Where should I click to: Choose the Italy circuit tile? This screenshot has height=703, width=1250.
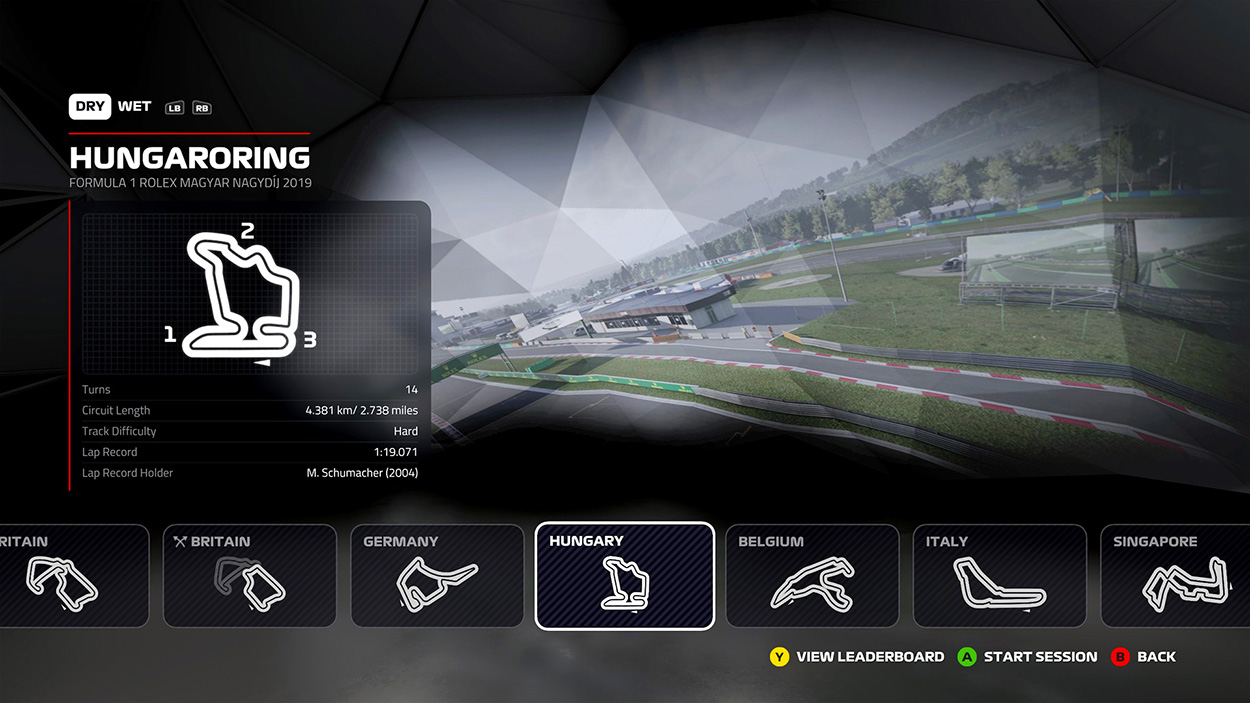tap(999, 576)
